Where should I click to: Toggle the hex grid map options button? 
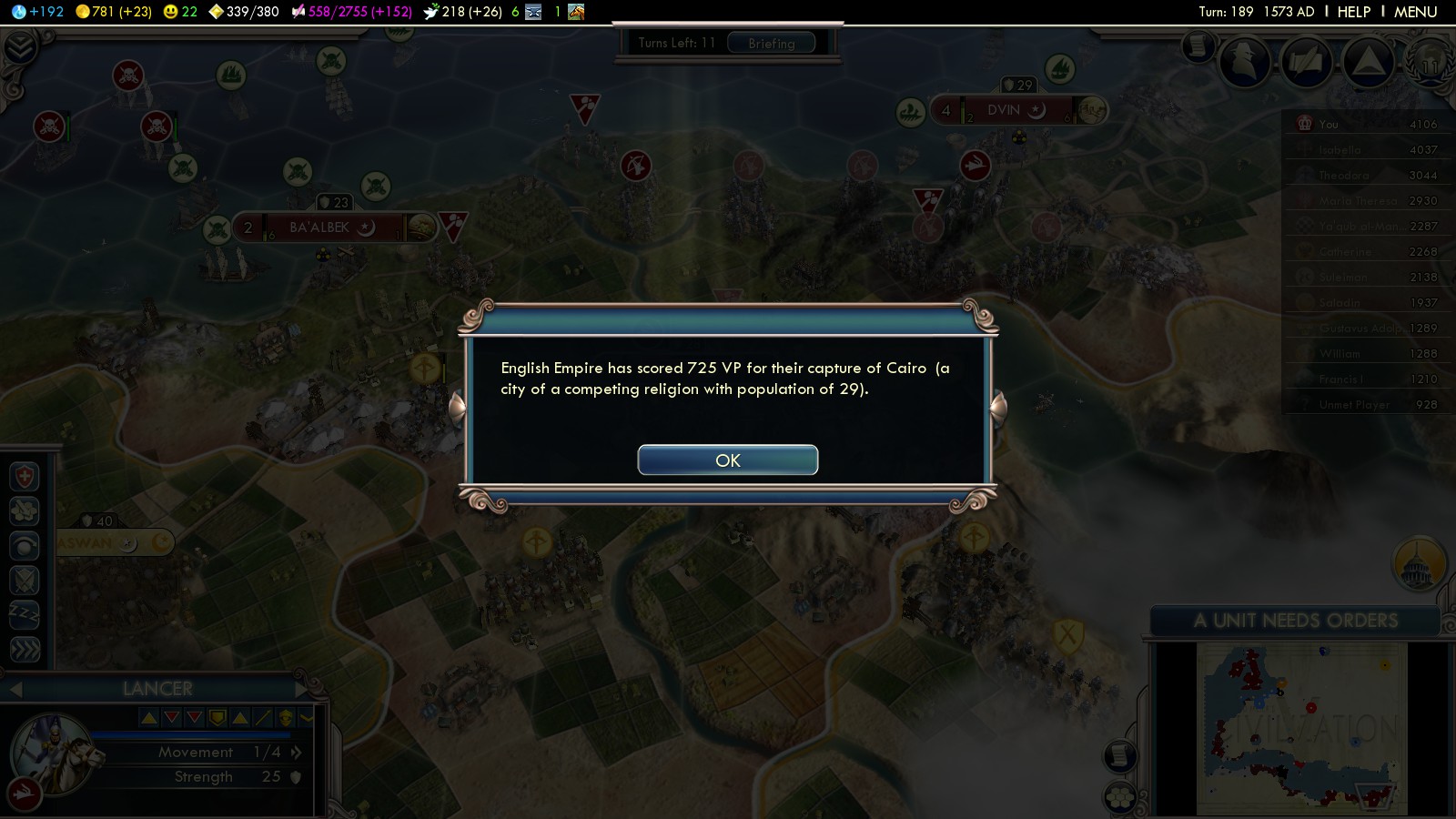click(x=1120, y=798)
